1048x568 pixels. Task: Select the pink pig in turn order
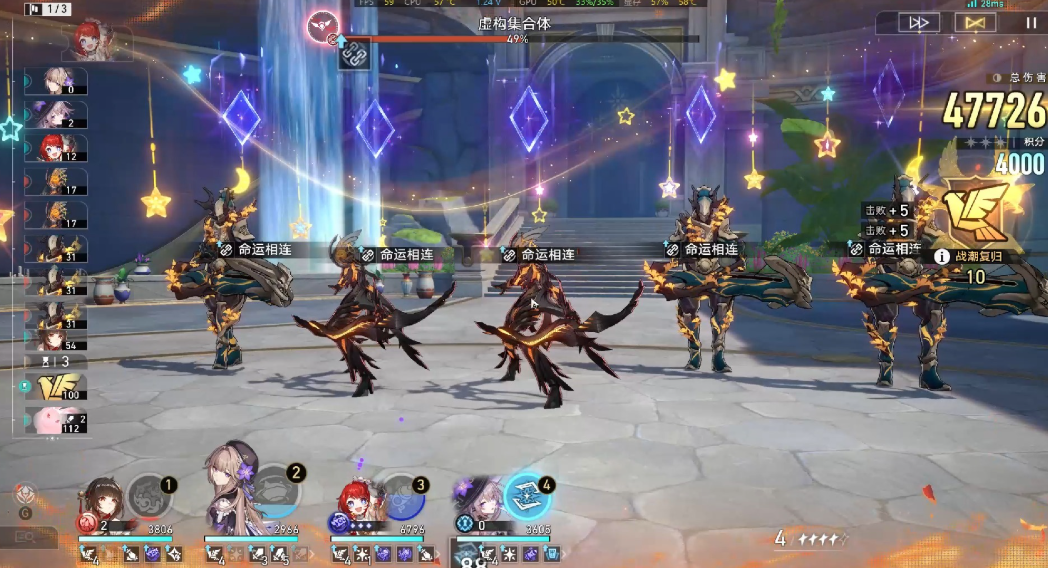coord(50,420)
